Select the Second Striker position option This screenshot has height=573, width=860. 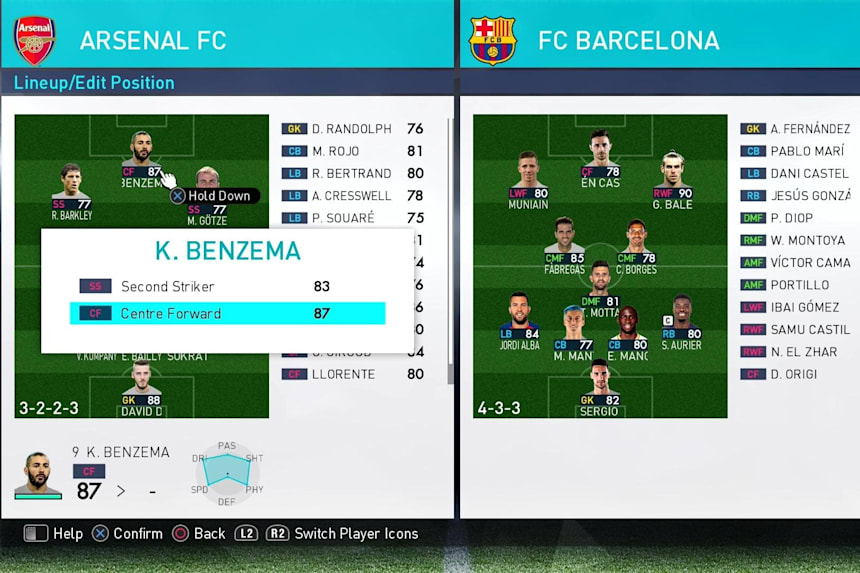pos(227,286)
